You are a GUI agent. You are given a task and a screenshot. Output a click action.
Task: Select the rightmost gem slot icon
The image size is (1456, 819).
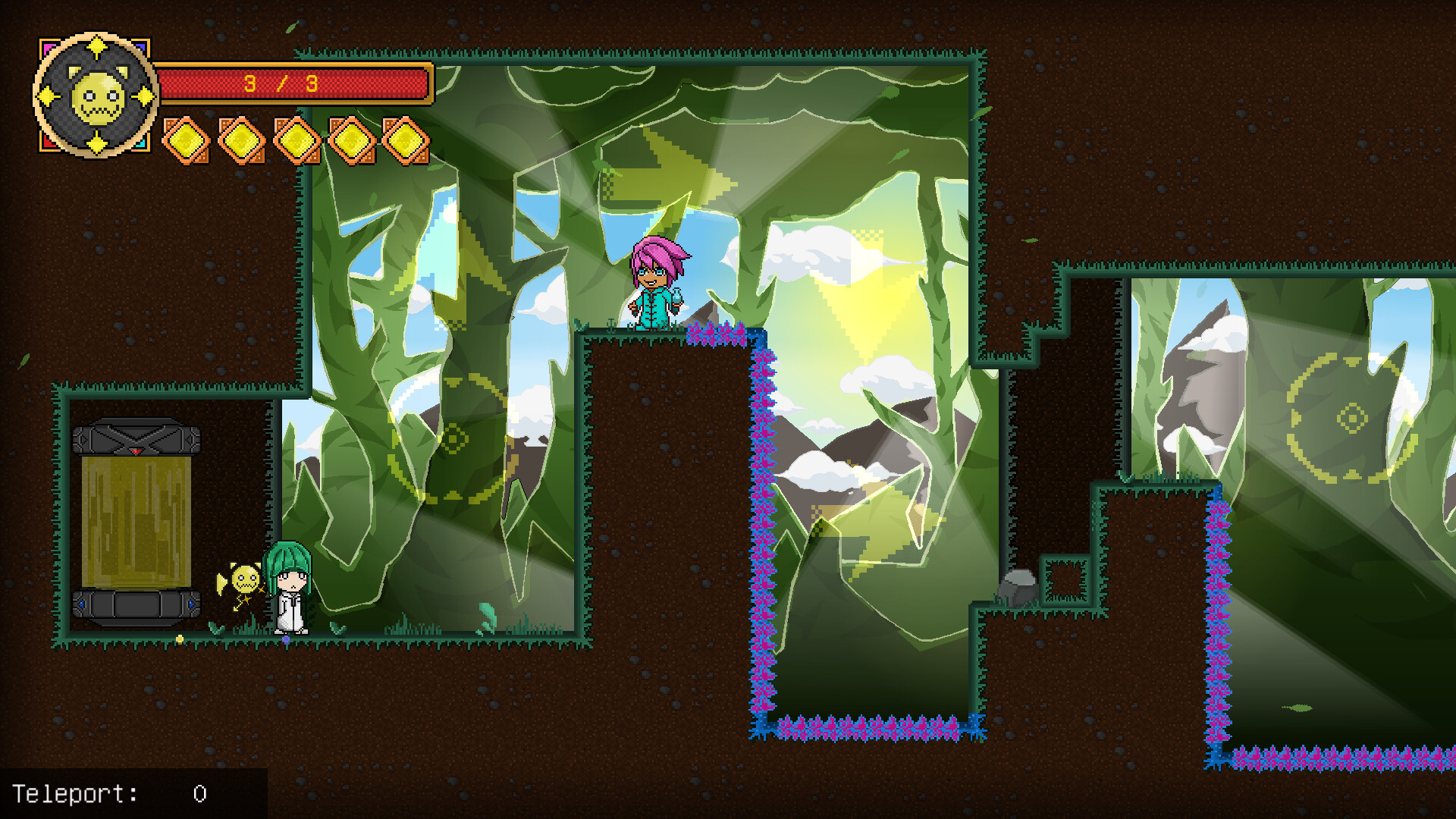(406, 142)
